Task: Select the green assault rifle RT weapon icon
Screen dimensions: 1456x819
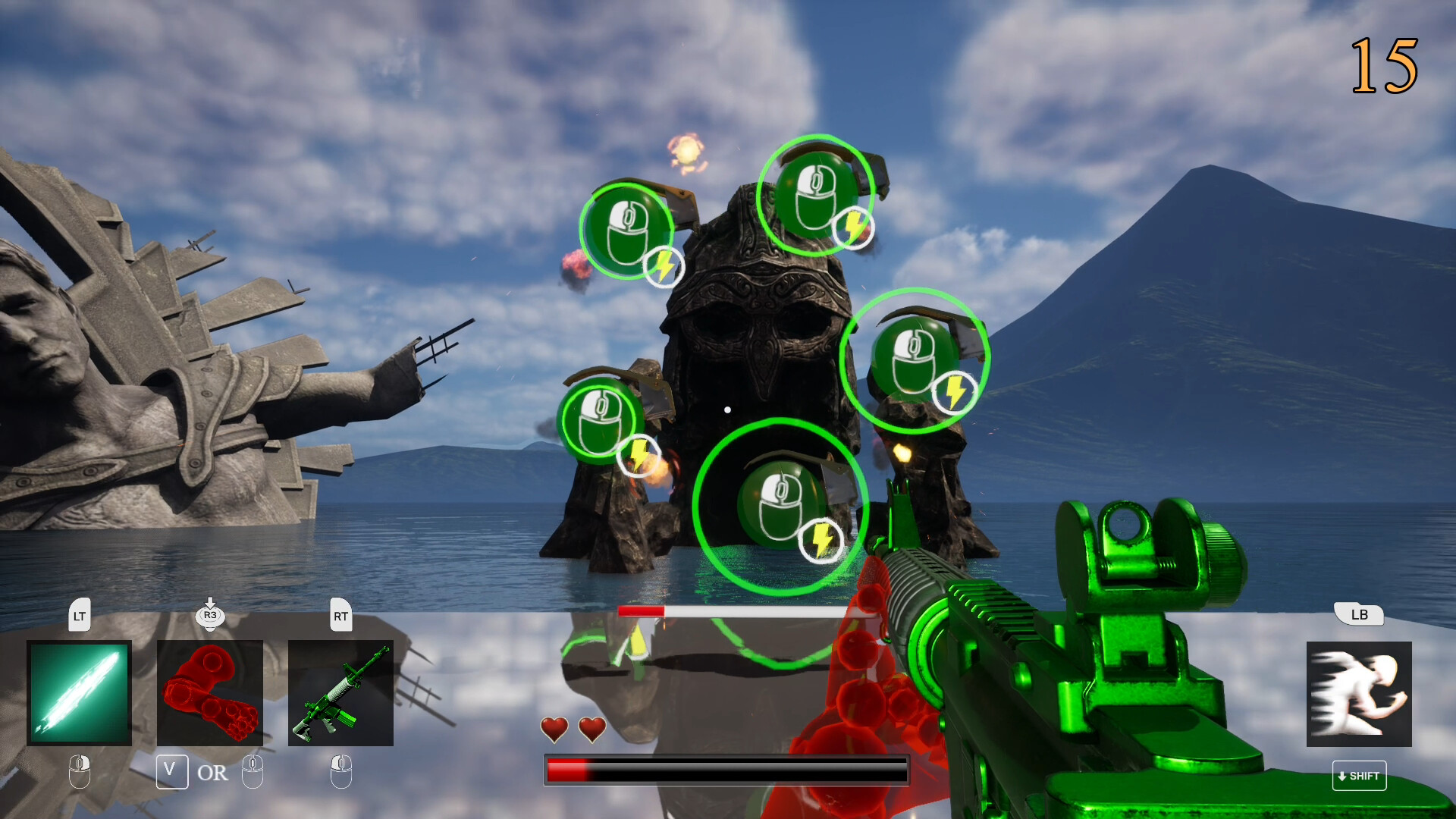Action: pos(341,692)
